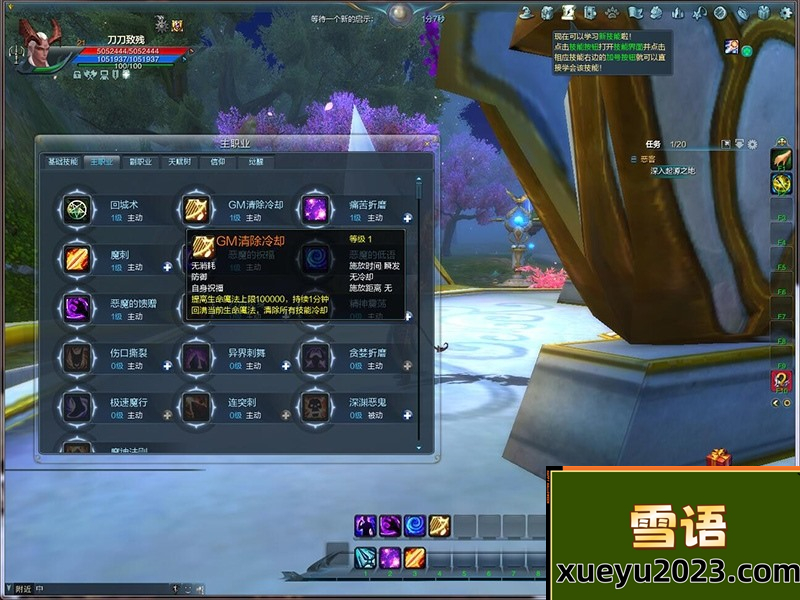The width and height of the screenshot is (800, 600).
Task: Select the 恶魔的馈赠 skill icon
Action: tap(77, 308)
